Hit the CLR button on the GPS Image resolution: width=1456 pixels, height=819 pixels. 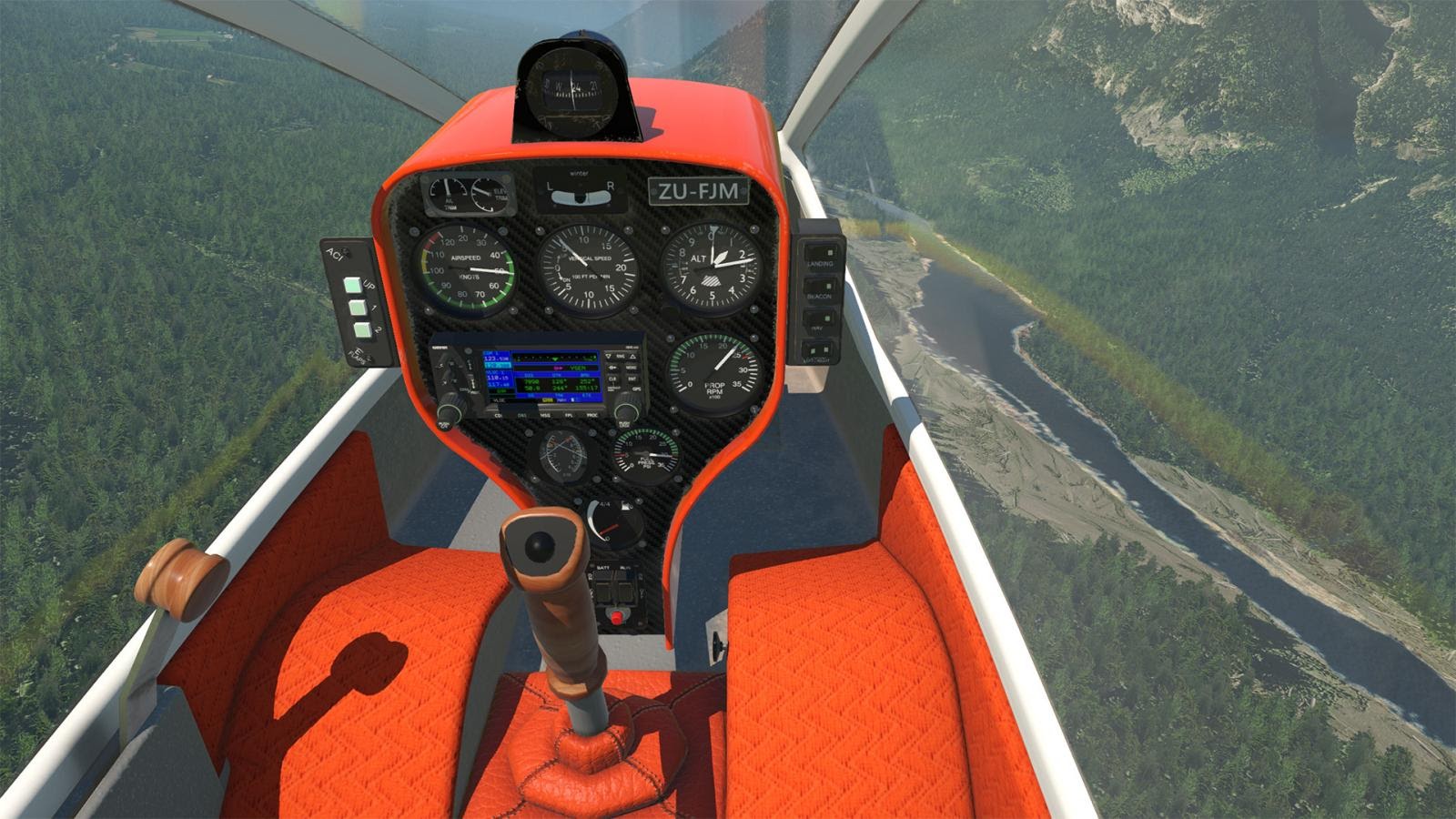[x=612, y=378]
